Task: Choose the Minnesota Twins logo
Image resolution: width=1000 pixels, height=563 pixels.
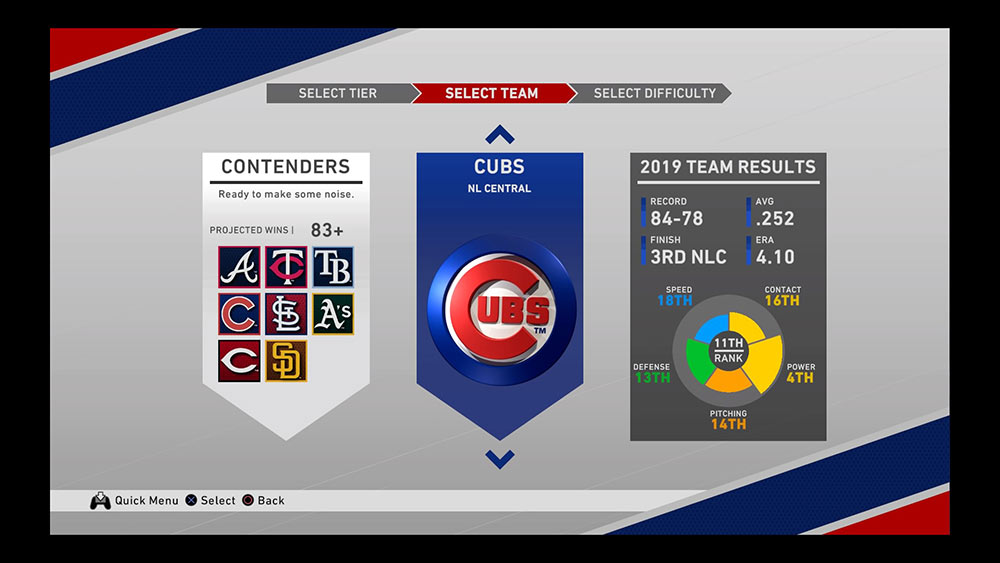Action: click(x=286, y=268)
